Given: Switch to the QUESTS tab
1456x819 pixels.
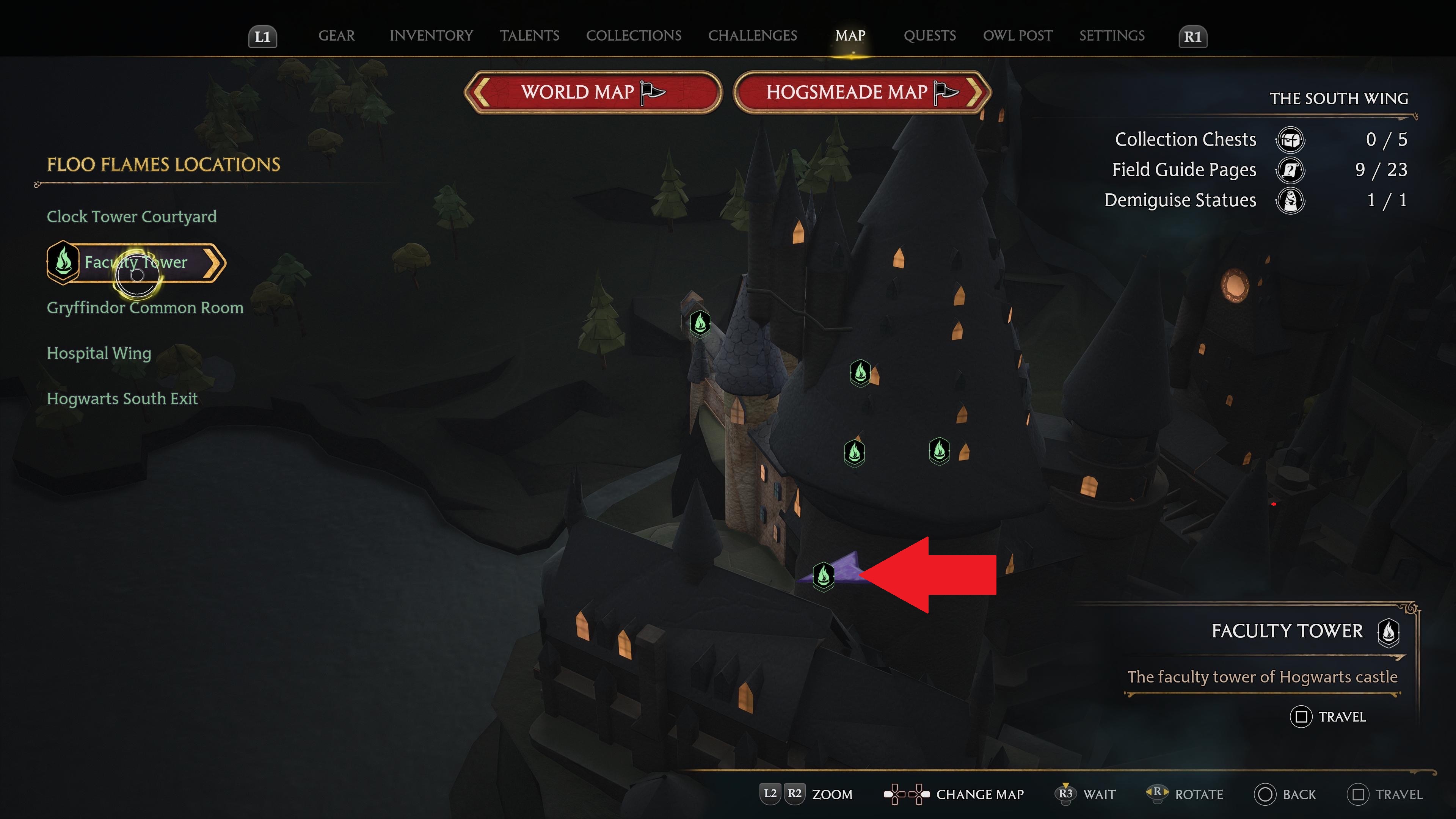Looking at the screenshot, I should (x=930, y=36).
